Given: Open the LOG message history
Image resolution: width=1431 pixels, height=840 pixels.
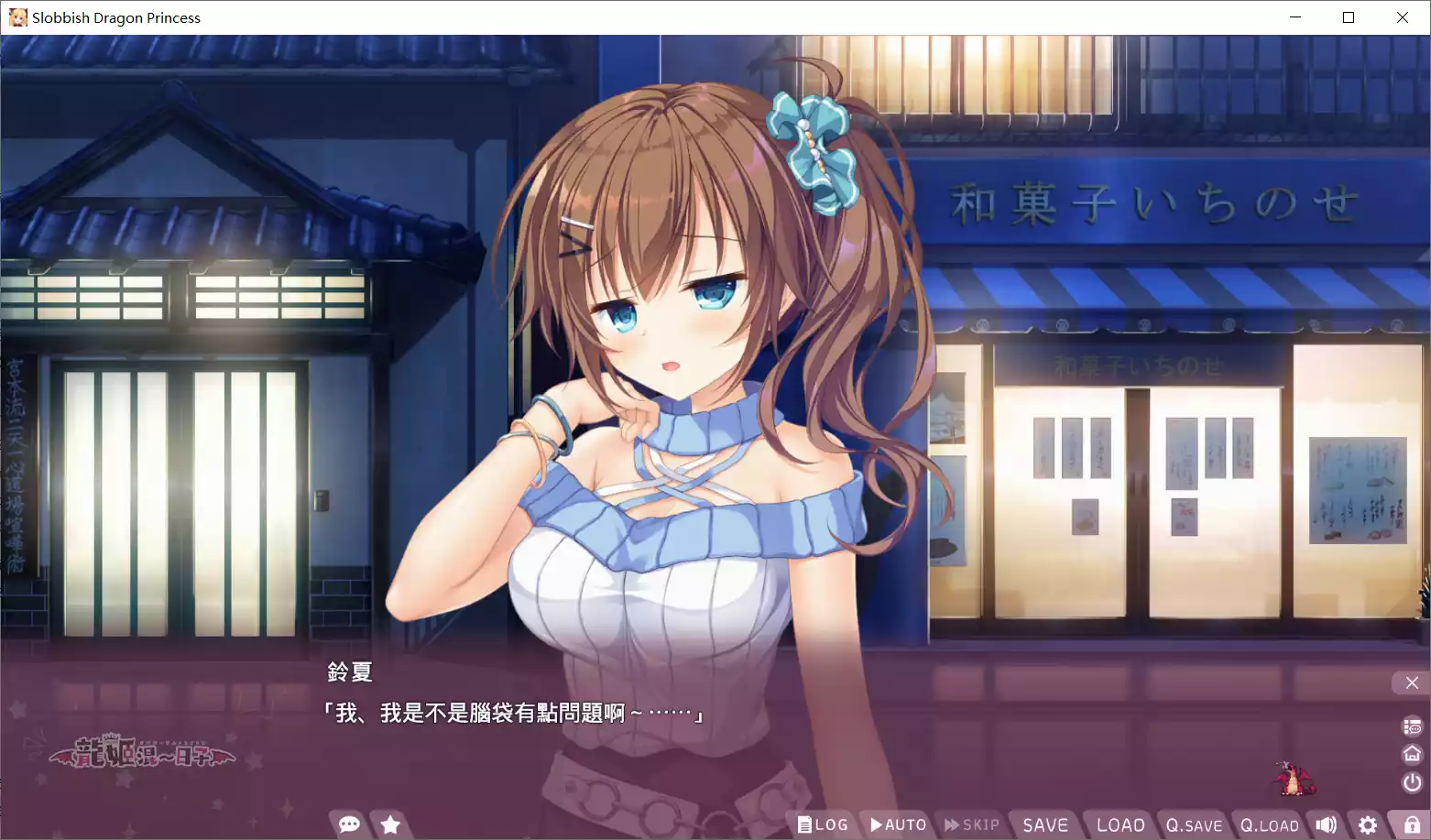Looking at the screenshot, I should point(822,824).
